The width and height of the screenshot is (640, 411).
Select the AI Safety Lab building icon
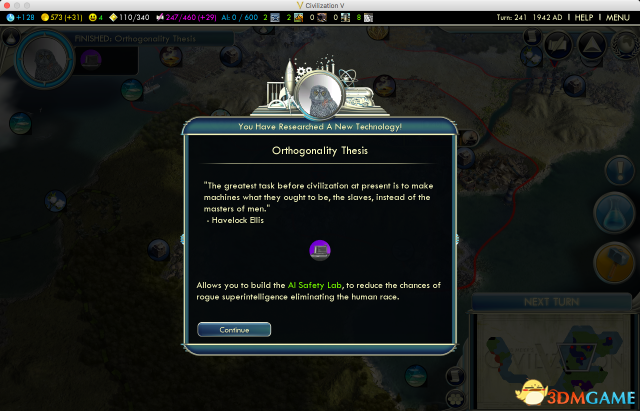click(x=321, y=250)
